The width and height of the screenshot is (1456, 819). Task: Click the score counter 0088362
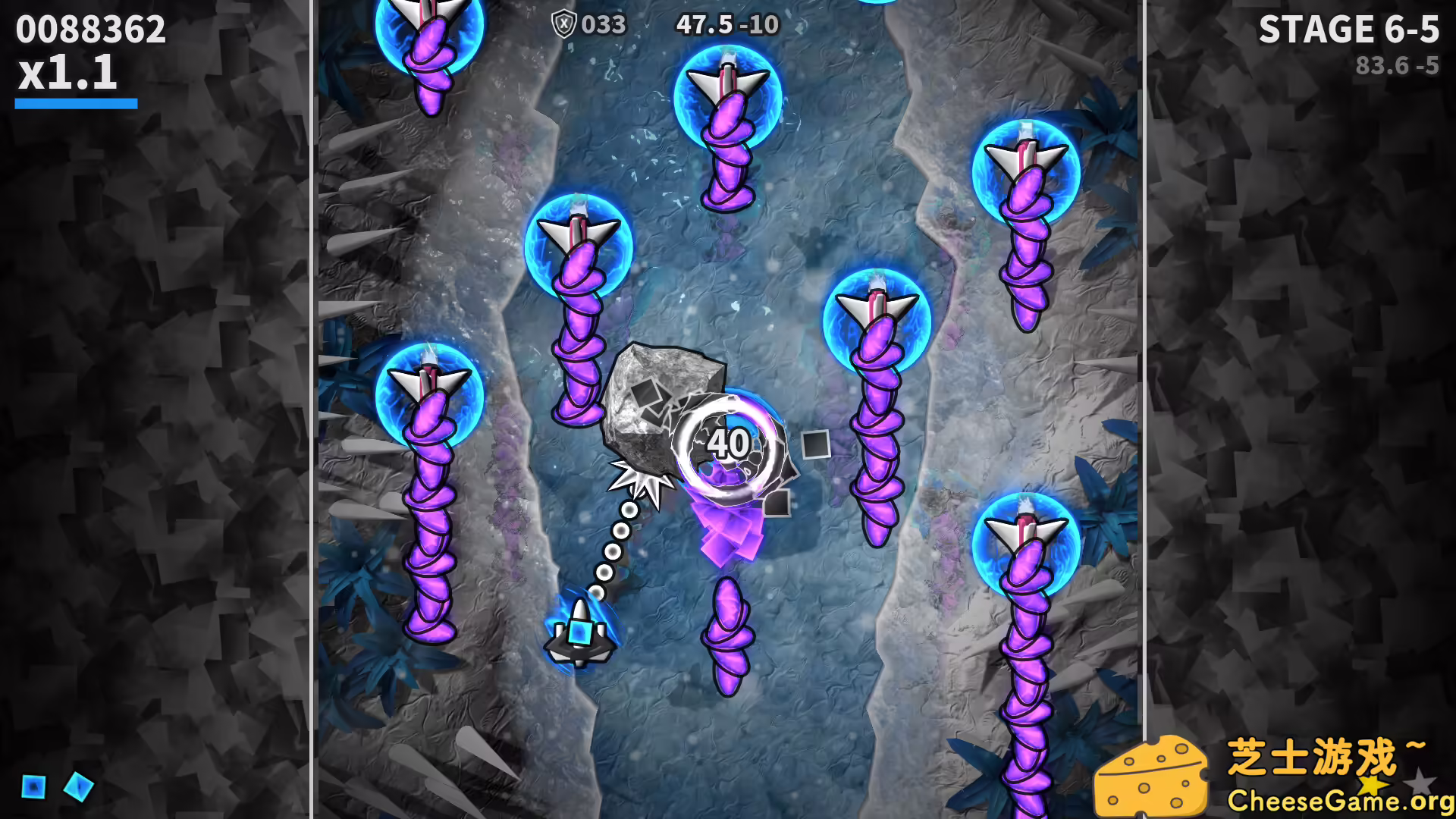coord(89,30)
